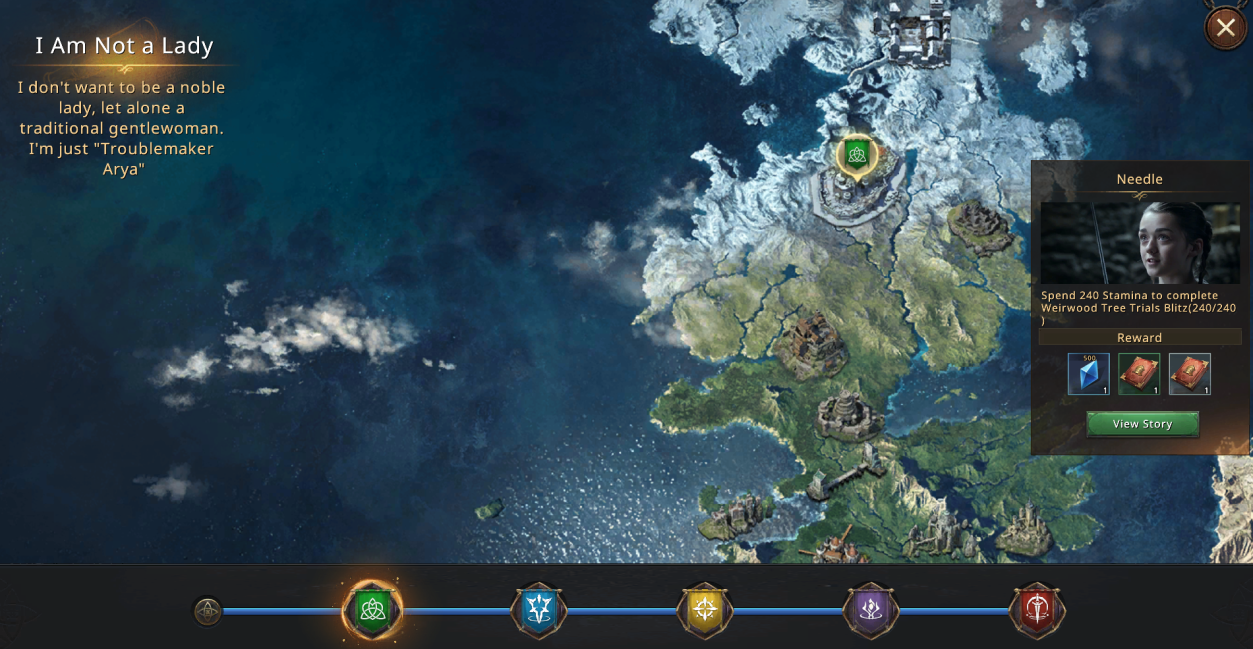Close the story map screen

pyautogui.click(x=1225, y=28)
